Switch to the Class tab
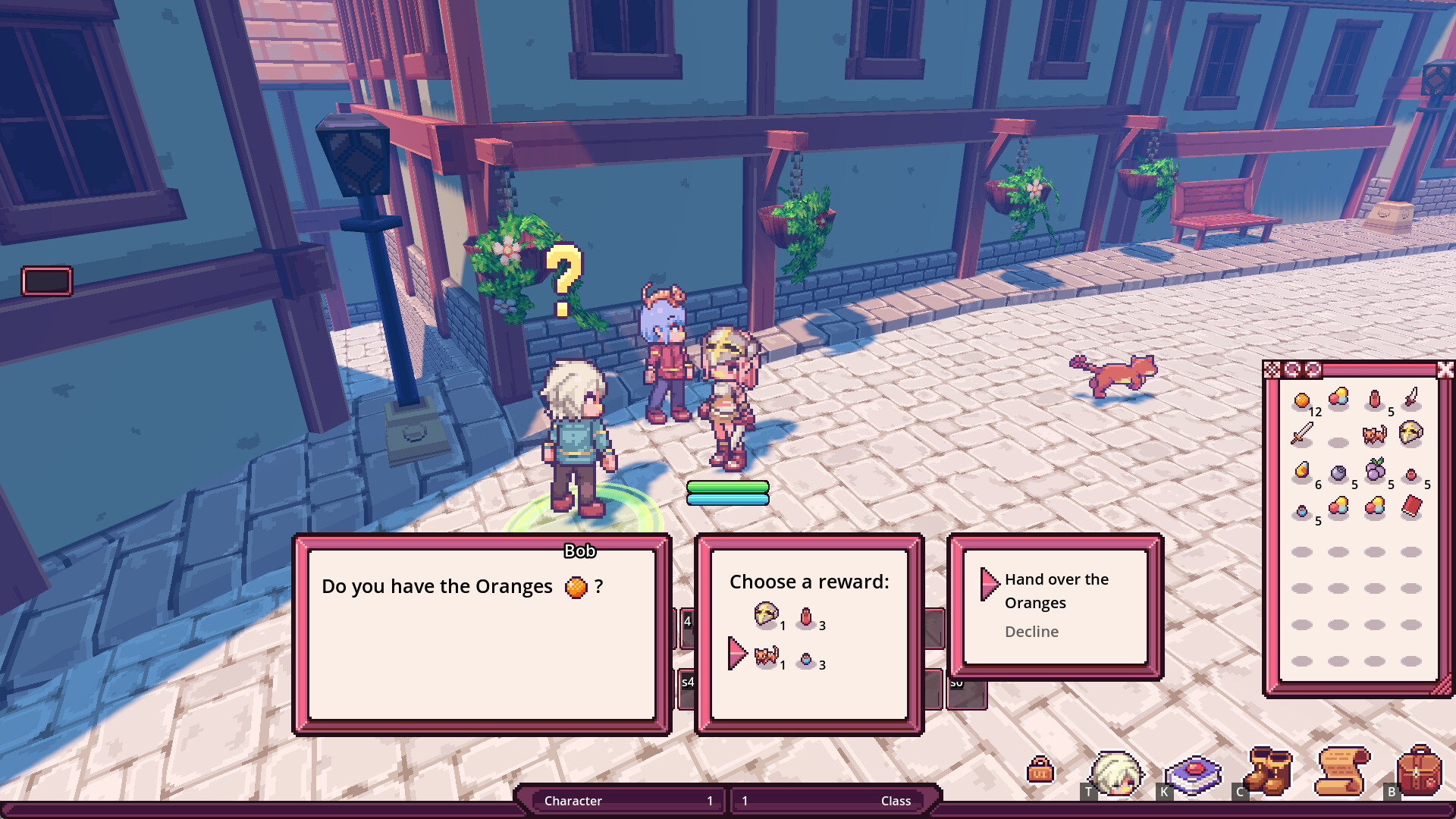Image resolution: width=1456 pixels, height=819 pixels. pyautogui.click(x=832, y=801)
